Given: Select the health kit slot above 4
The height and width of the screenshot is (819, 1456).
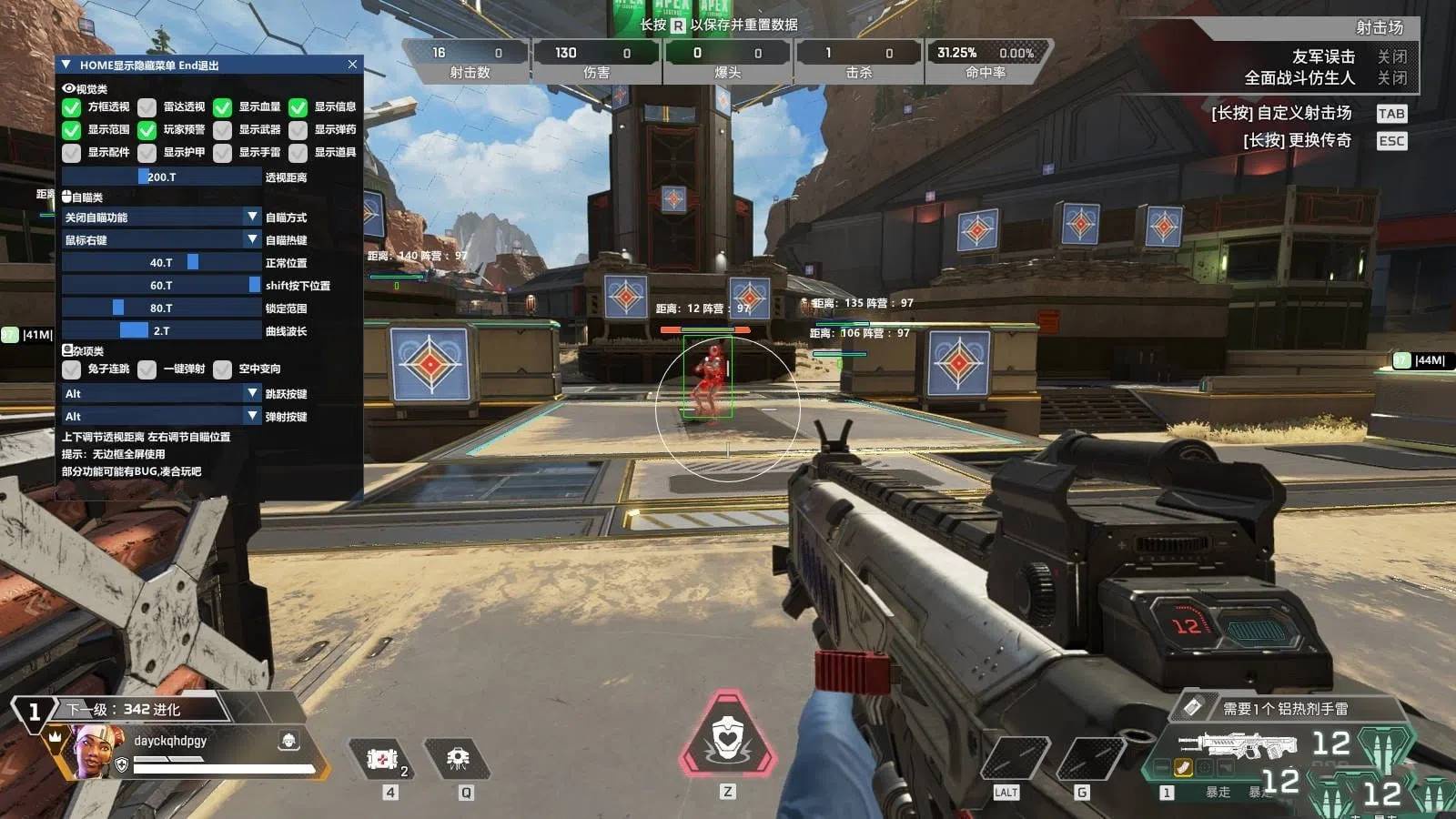Looking at the screenshot, I should pyautogui.click(x=383, y=758).
